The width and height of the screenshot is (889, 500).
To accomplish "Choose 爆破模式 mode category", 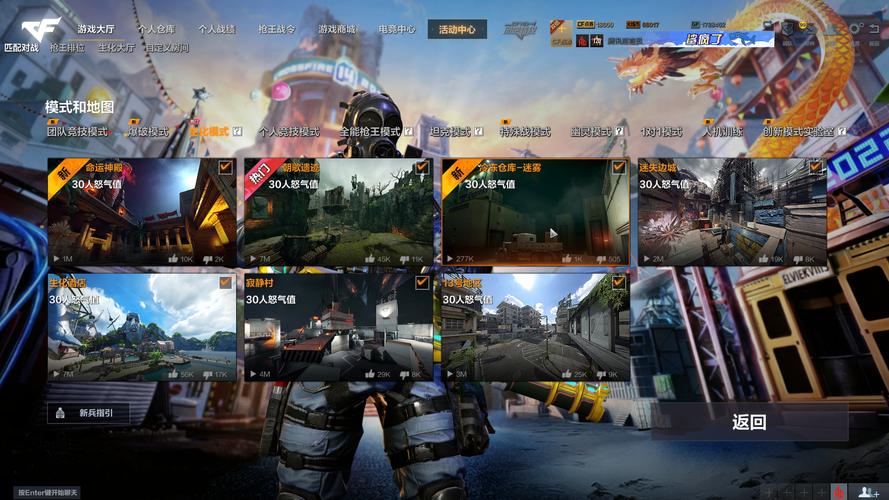I will [x=148, y=132].
